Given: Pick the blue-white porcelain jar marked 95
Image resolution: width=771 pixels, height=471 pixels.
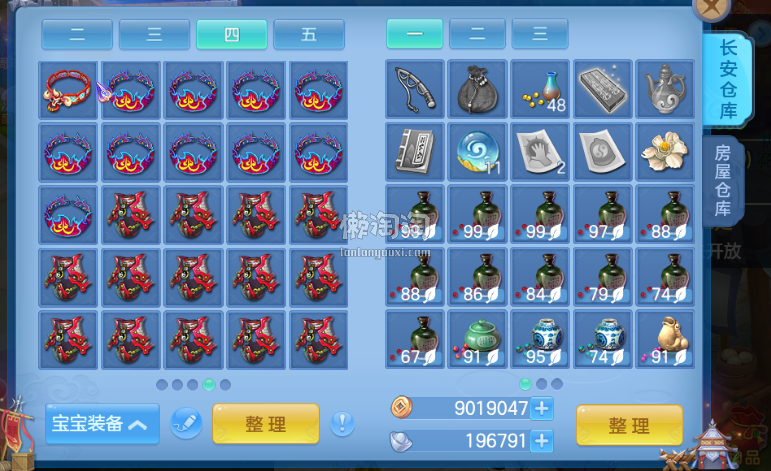Looking at the screenshot, I should (540, 340).
